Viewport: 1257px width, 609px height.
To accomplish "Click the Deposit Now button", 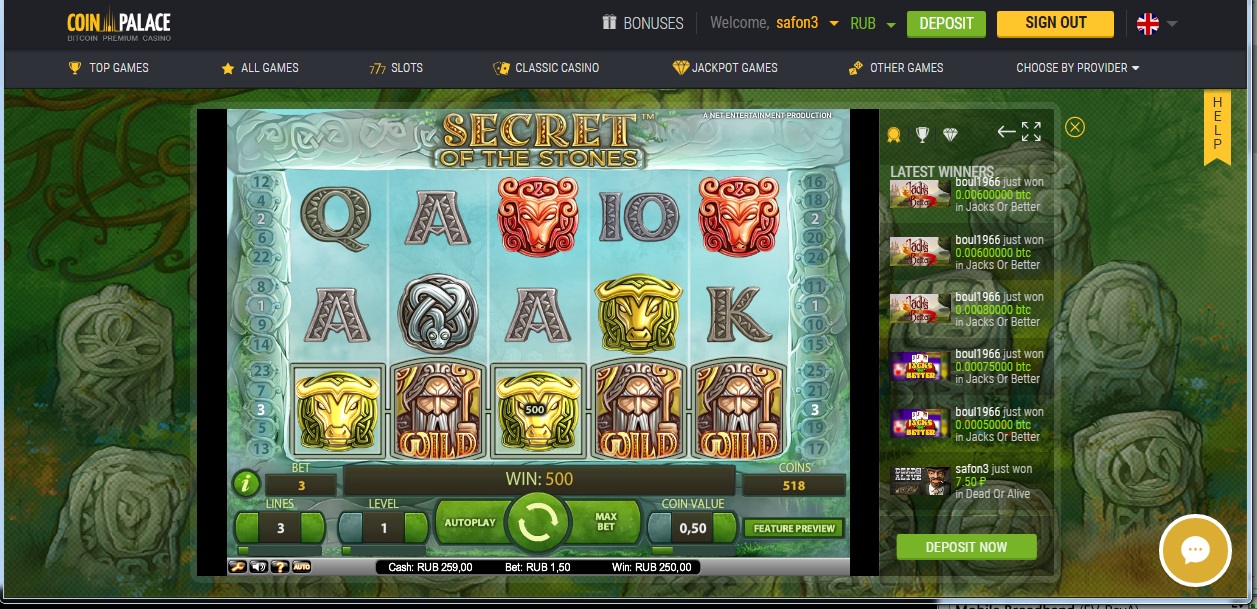I will (x=966, y=547).
